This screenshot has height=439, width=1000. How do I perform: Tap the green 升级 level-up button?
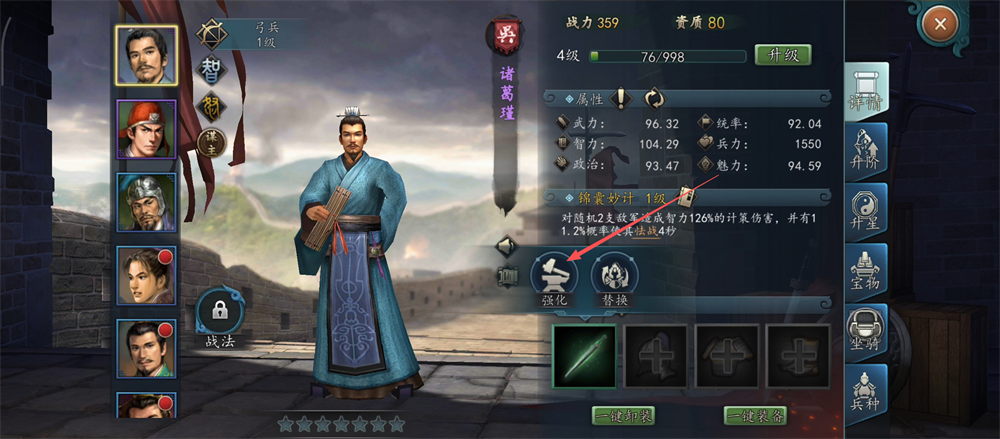click(x=783, y=55)
